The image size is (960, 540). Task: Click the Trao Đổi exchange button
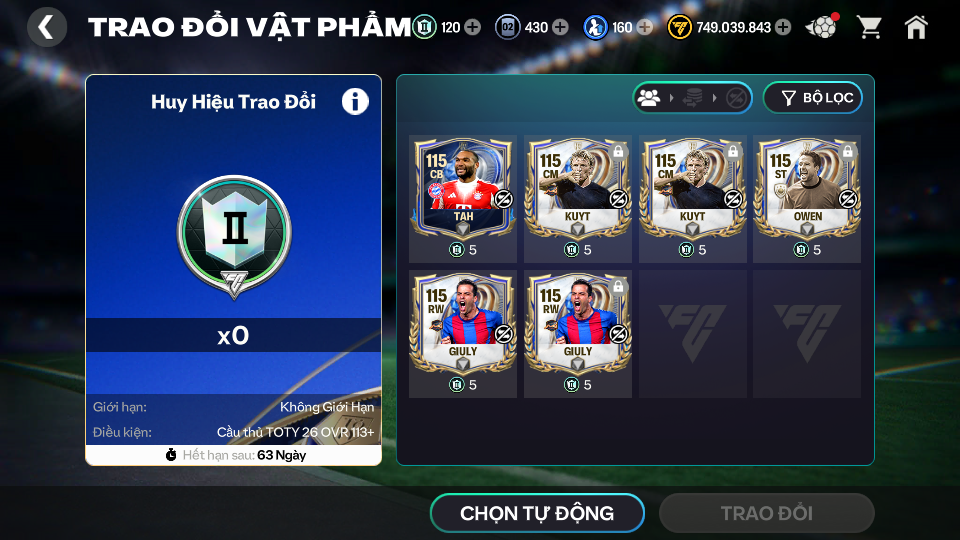[x=766, y=513]
